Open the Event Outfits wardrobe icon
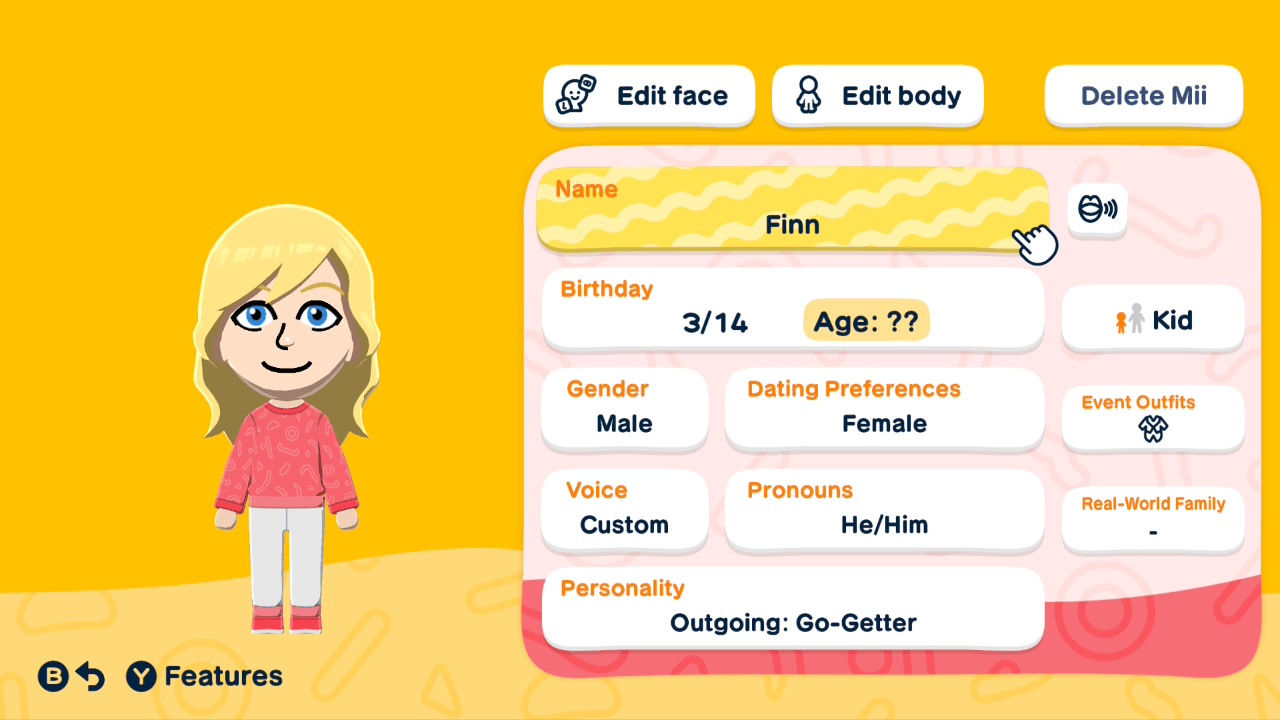Image resolution: width=1280 pixels, height=720 pixels. tap(1152, 429)
